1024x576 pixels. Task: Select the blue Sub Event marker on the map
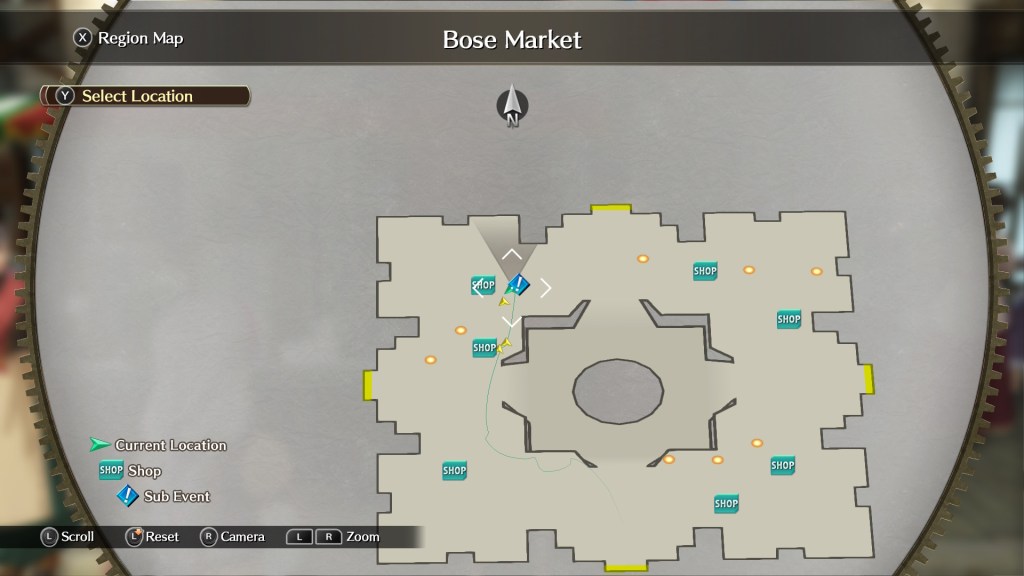[x=518, y=285]
